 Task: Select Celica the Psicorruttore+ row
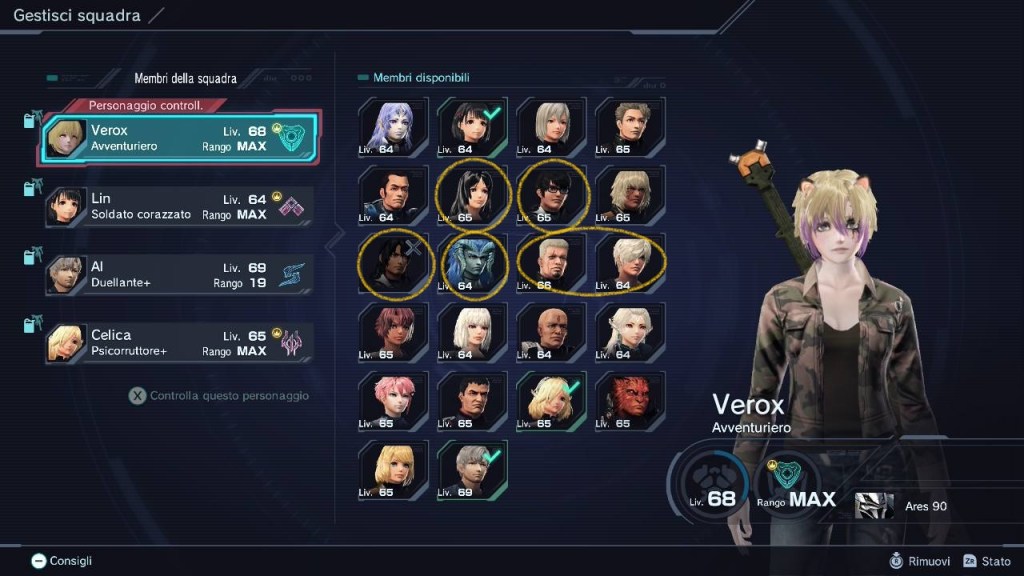[180, 343]
